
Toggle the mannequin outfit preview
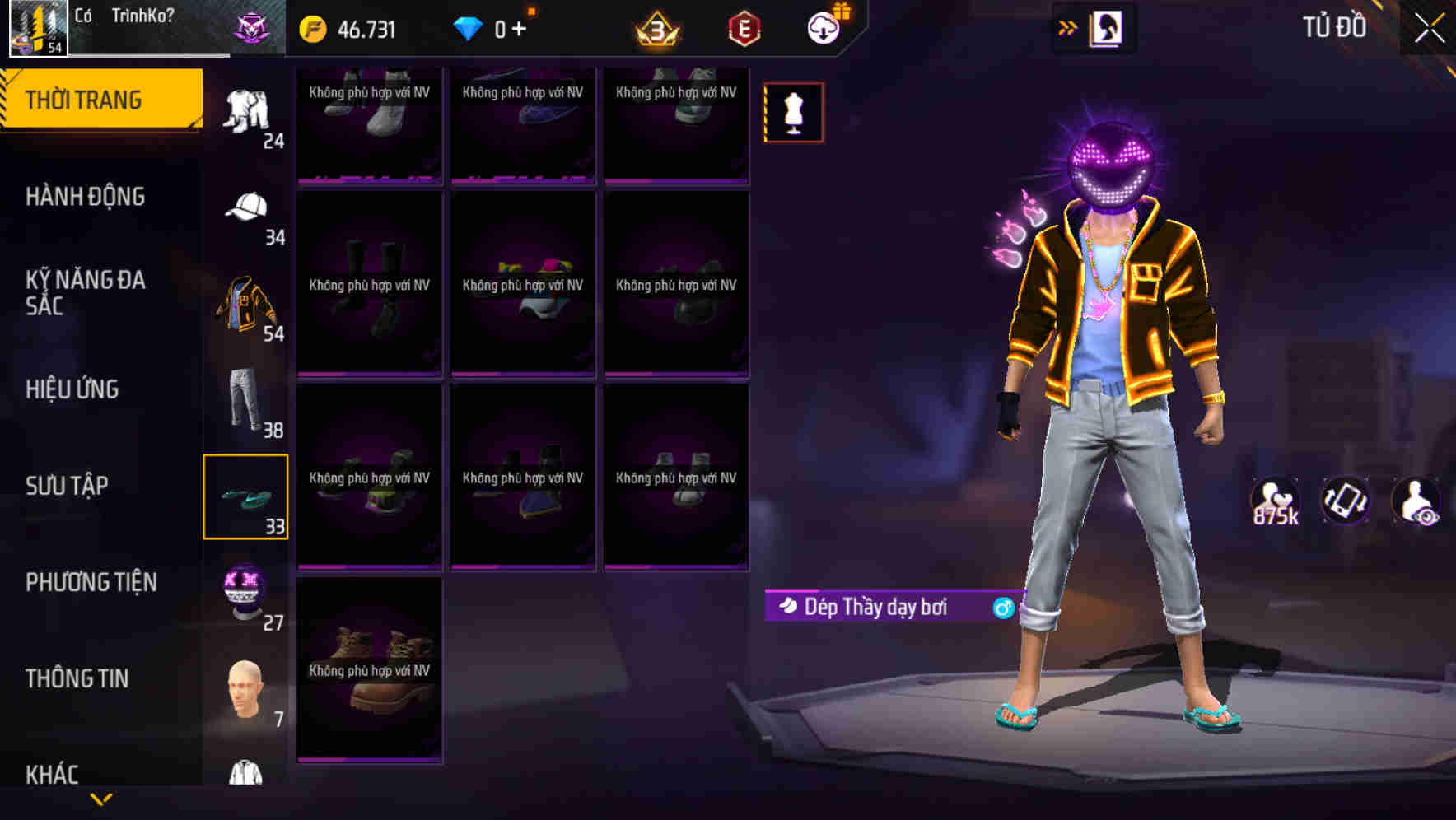792,112
